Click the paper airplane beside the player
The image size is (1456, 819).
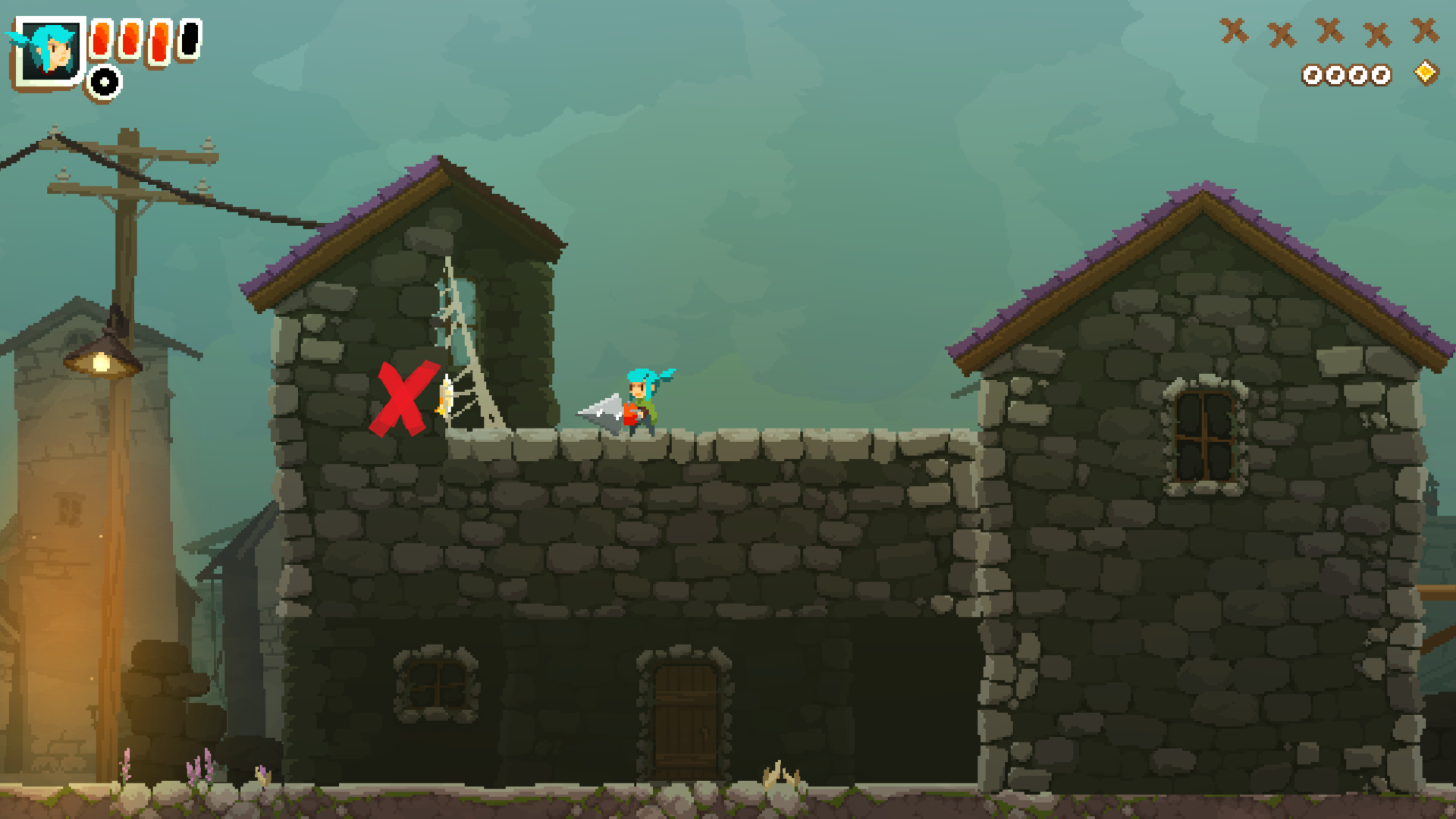click(601, 409)
